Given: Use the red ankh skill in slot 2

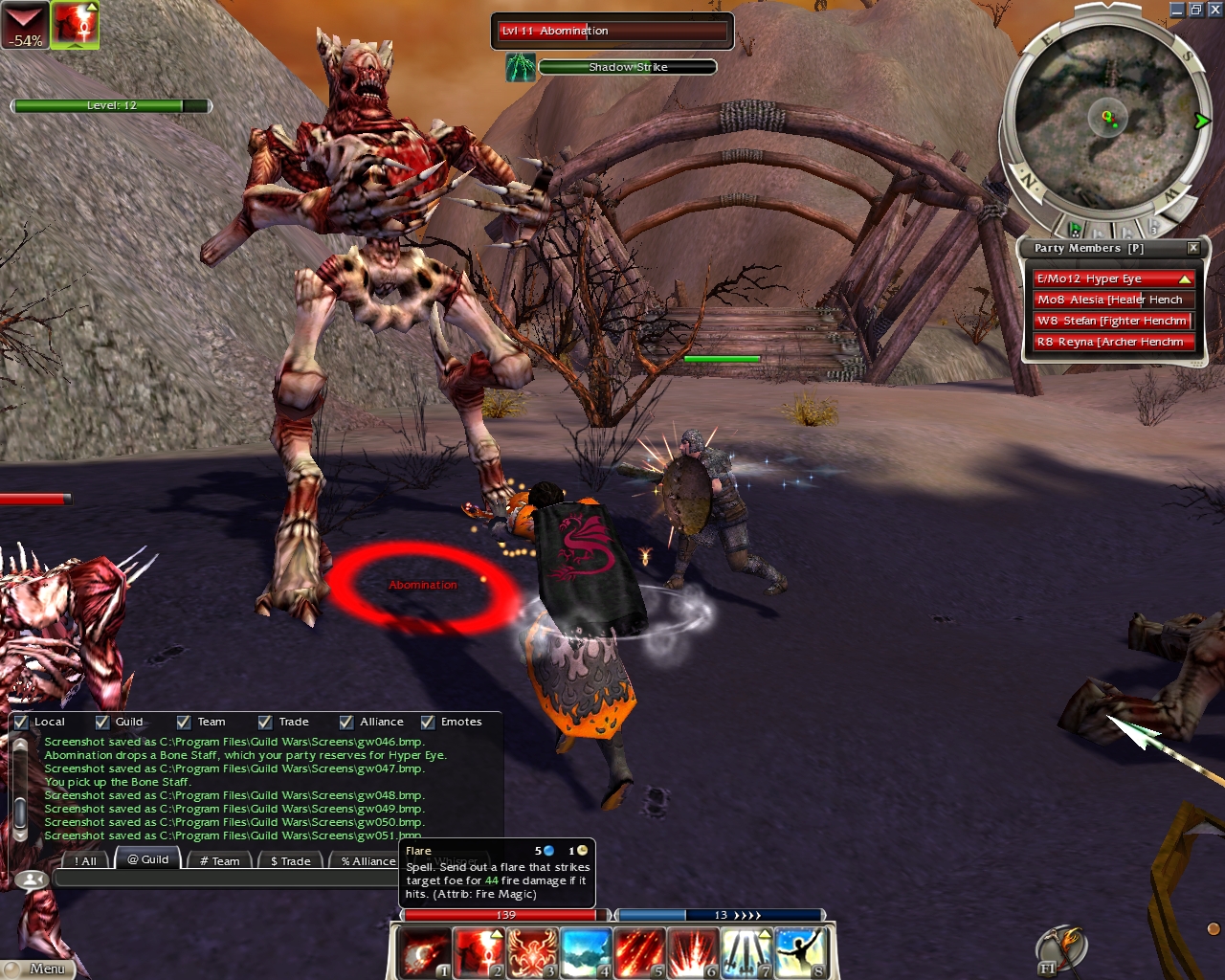Looking at the screenshot, I should [479, 953].
